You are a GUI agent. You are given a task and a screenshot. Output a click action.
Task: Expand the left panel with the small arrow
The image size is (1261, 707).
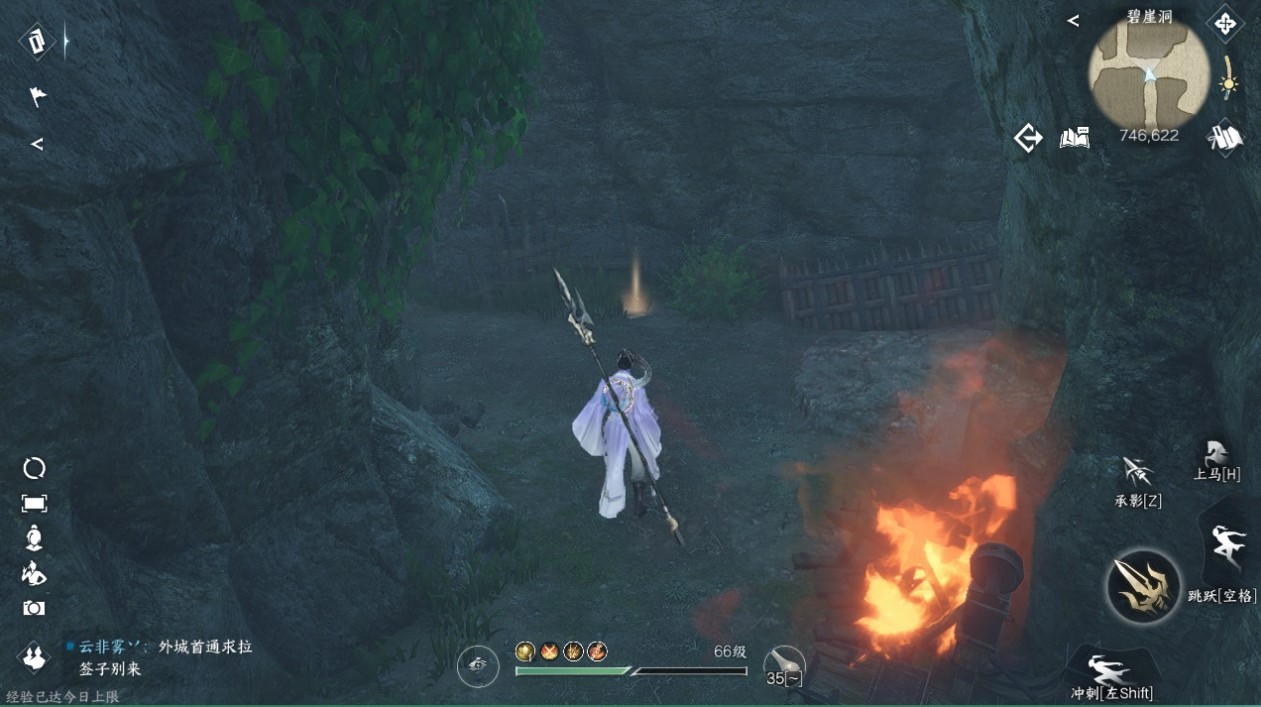37,144
